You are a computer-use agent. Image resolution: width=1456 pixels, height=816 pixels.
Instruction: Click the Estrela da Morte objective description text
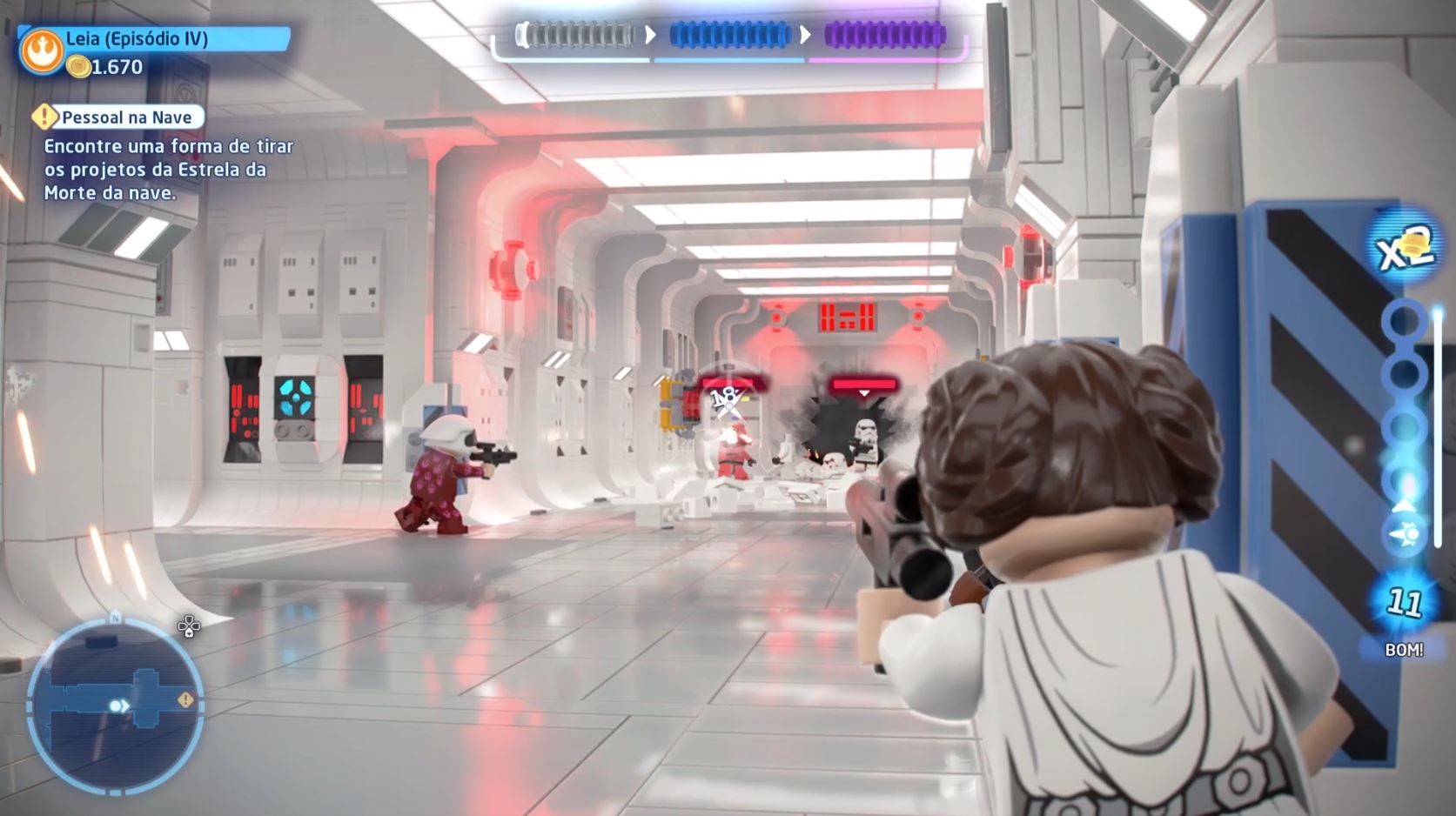tap(161, 171)
